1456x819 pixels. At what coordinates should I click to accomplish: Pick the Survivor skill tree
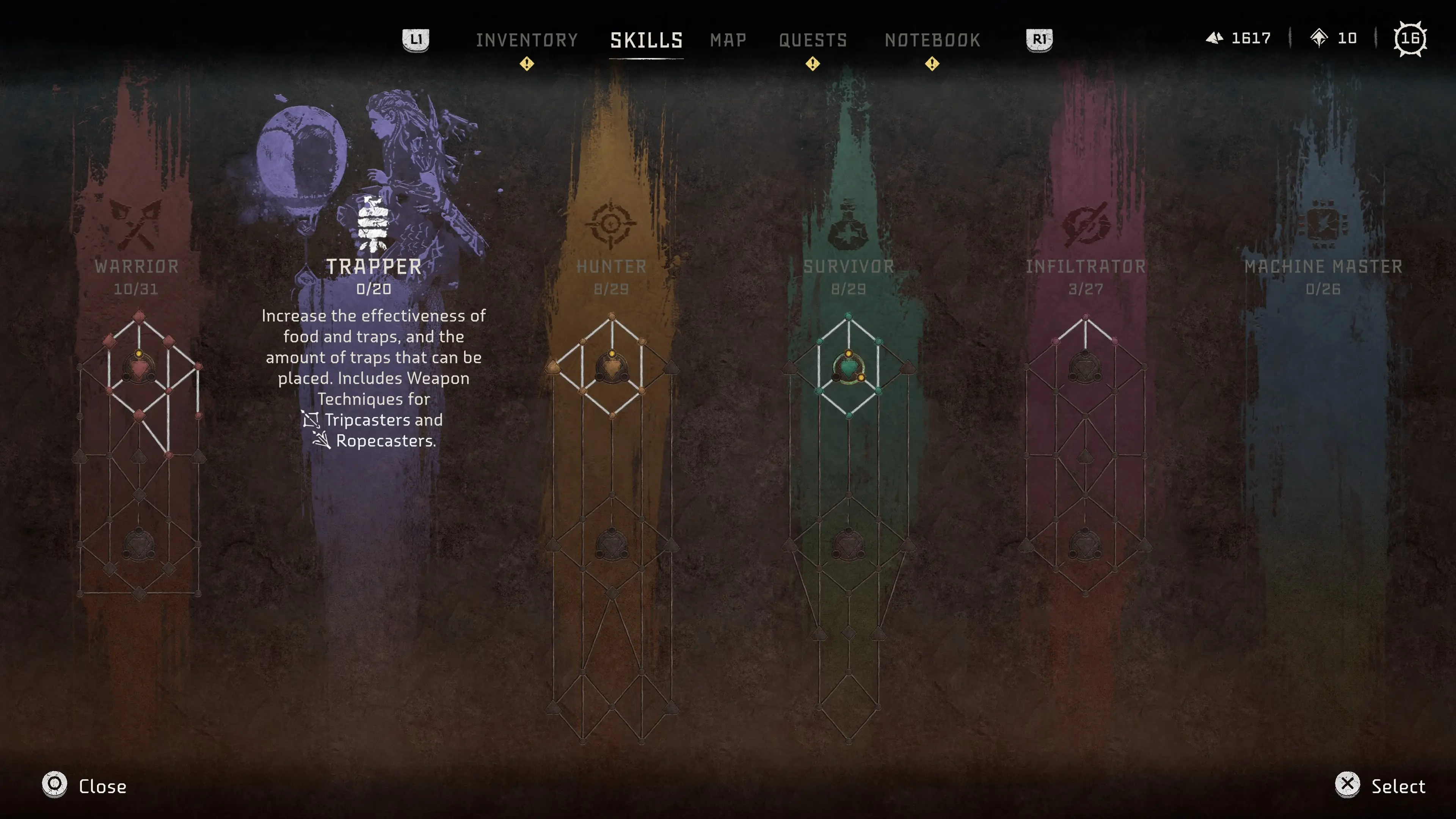tap(849, 267)
